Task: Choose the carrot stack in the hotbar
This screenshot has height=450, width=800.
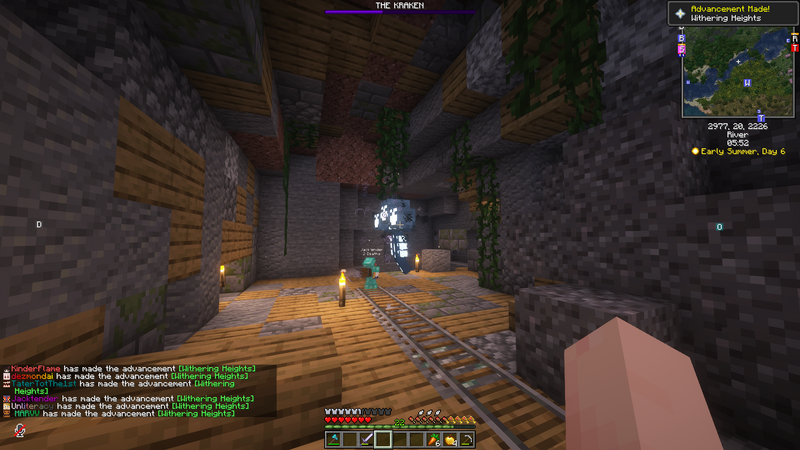Action: pos(433,439)
